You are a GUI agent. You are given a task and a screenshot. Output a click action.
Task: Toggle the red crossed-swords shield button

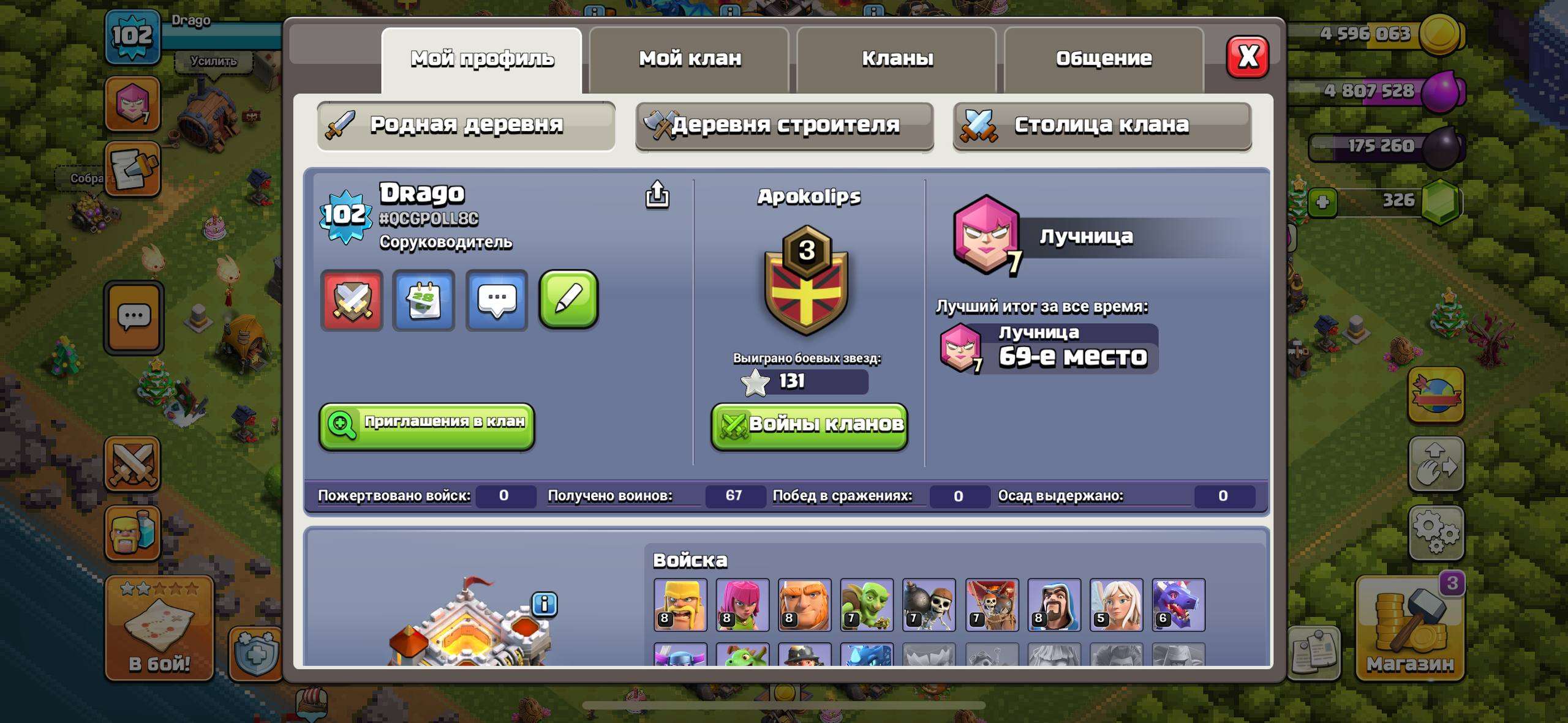[352, 300]
